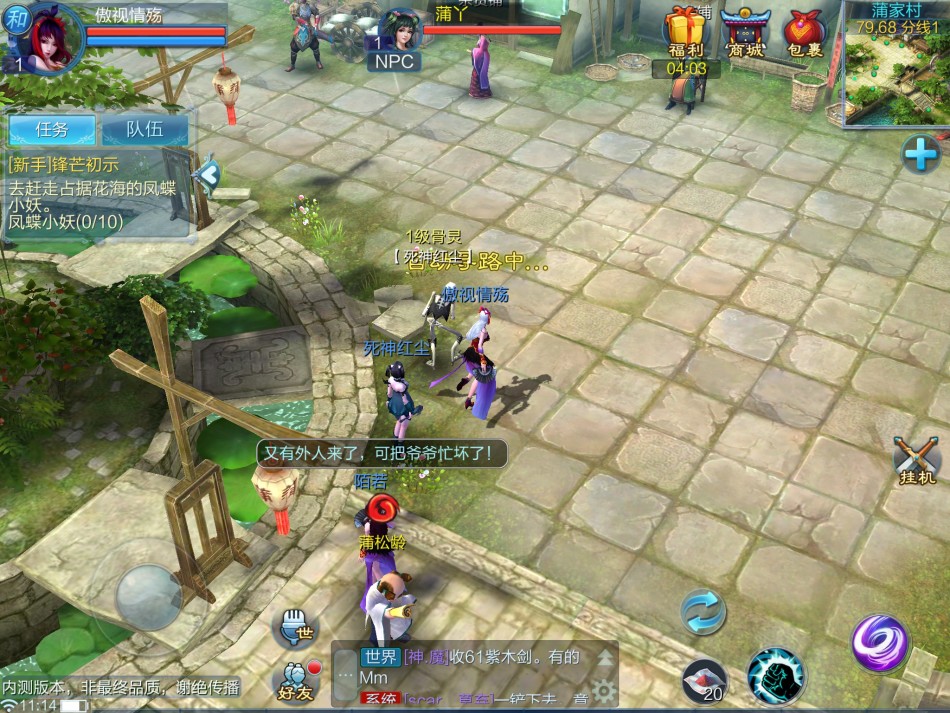Open the 包裹 red bag inventory
The image size is (950, 713).
click(804, 32)
